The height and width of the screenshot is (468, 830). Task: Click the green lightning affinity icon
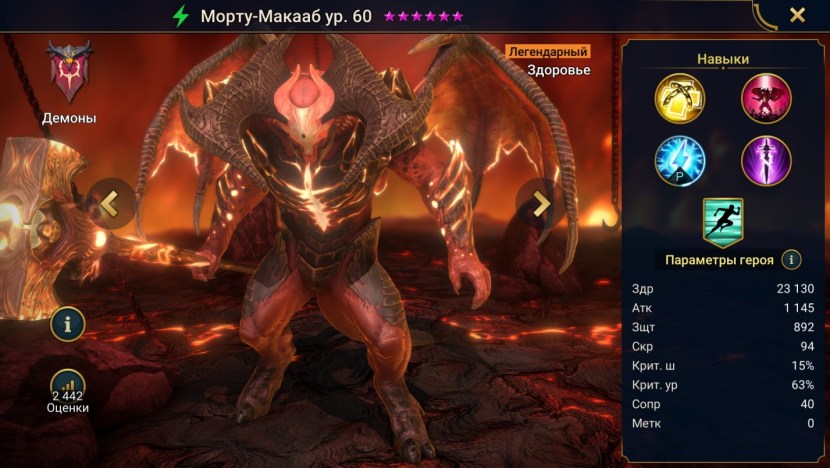[180, 16]
